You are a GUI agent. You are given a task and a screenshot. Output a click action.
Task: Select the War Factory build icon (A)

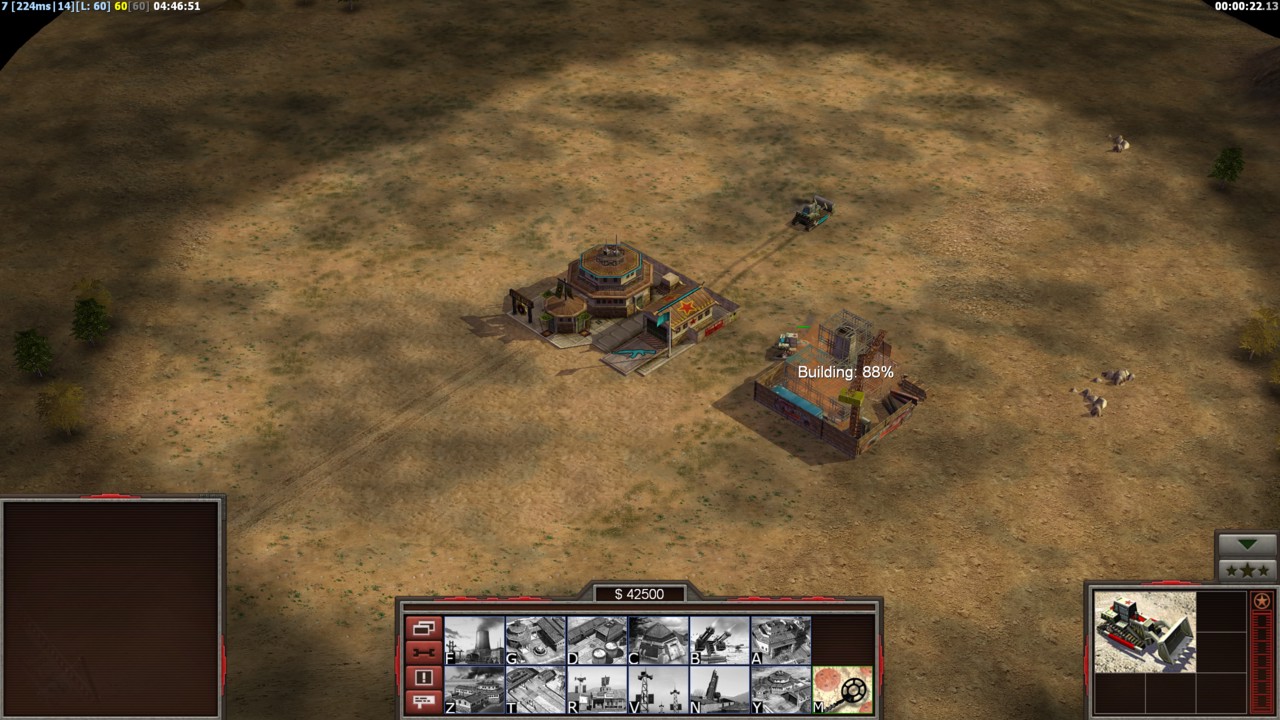(781, 641)
